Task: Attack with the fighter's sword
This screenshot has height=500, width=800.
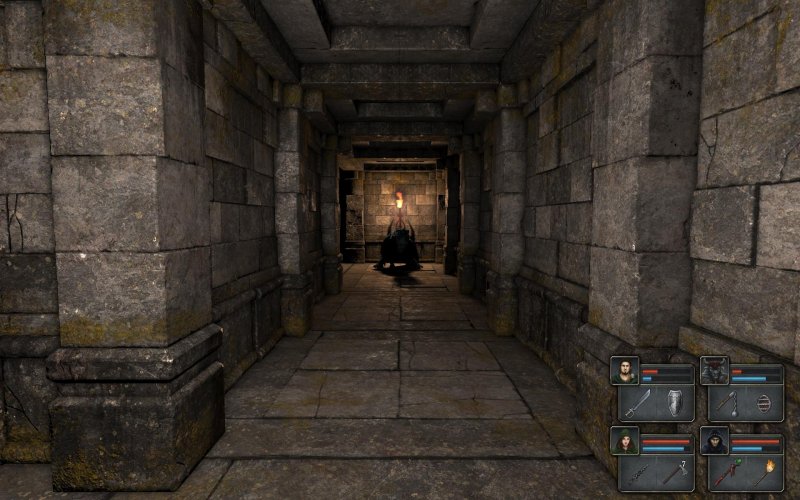Action: [637, 402]
